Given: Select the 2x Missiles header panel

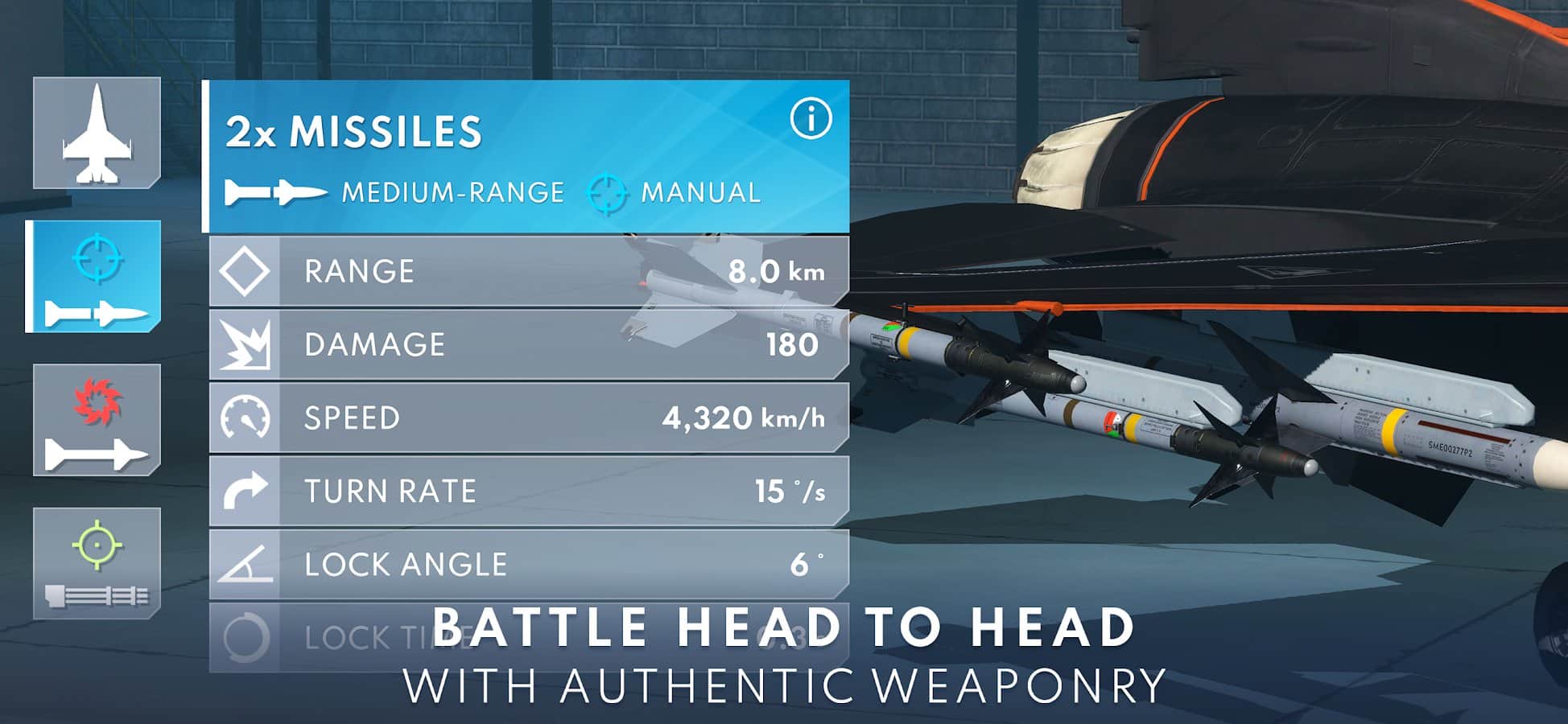Looking at the screenshot, I should (x=499, y=157).
